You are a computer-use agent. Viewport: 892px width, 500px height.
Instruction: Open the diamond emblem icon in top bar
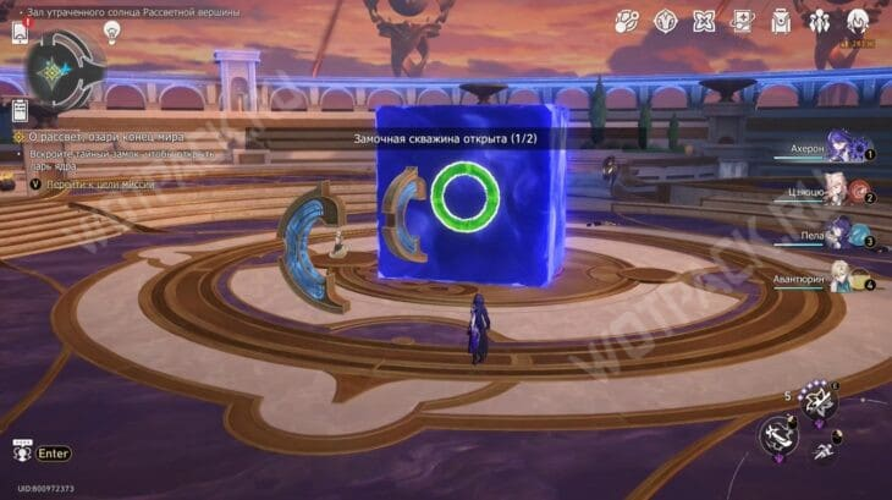click(666, 21)
